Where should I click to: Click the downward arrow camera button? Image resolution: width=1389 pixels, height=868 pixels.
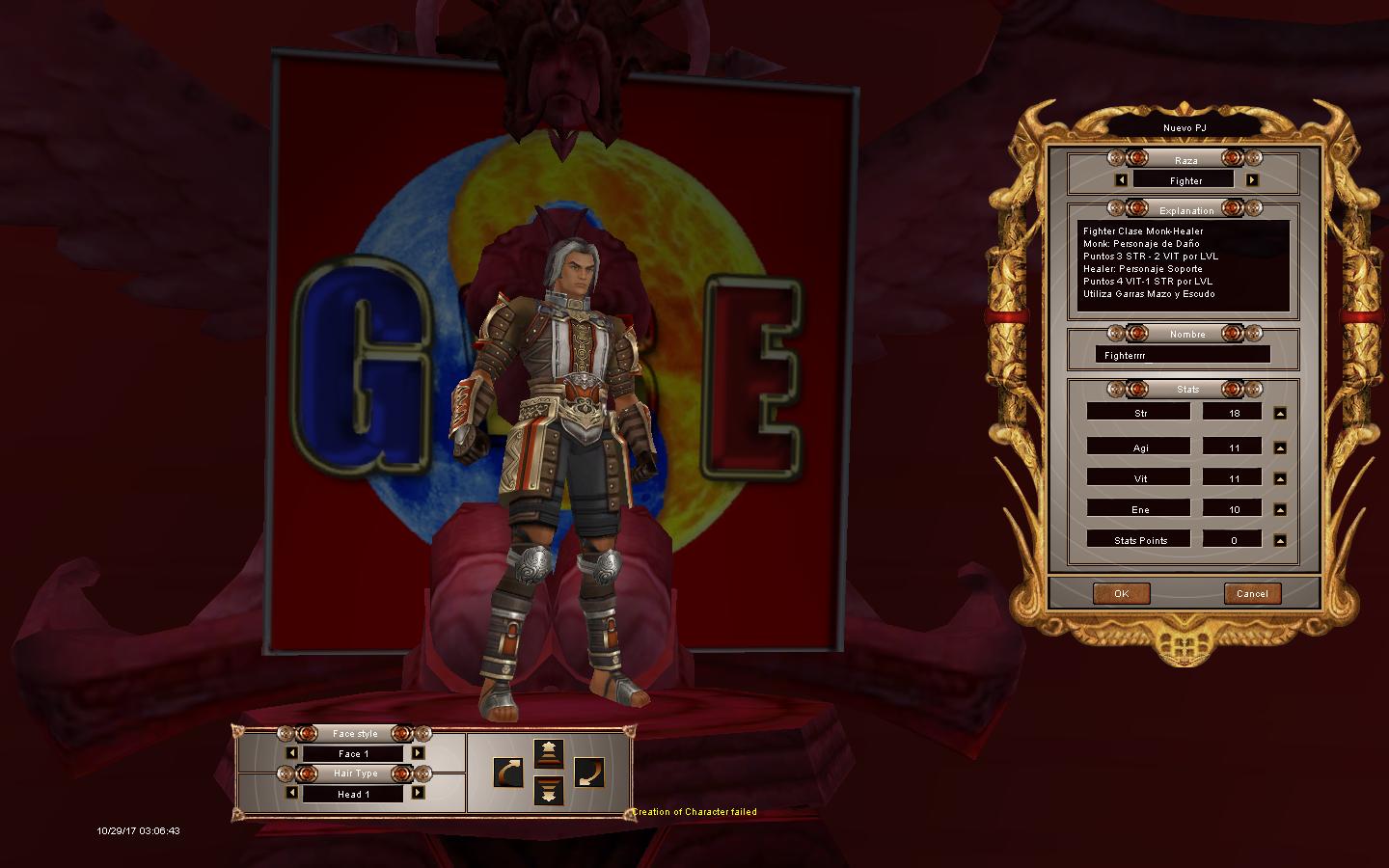coord(549,792)
